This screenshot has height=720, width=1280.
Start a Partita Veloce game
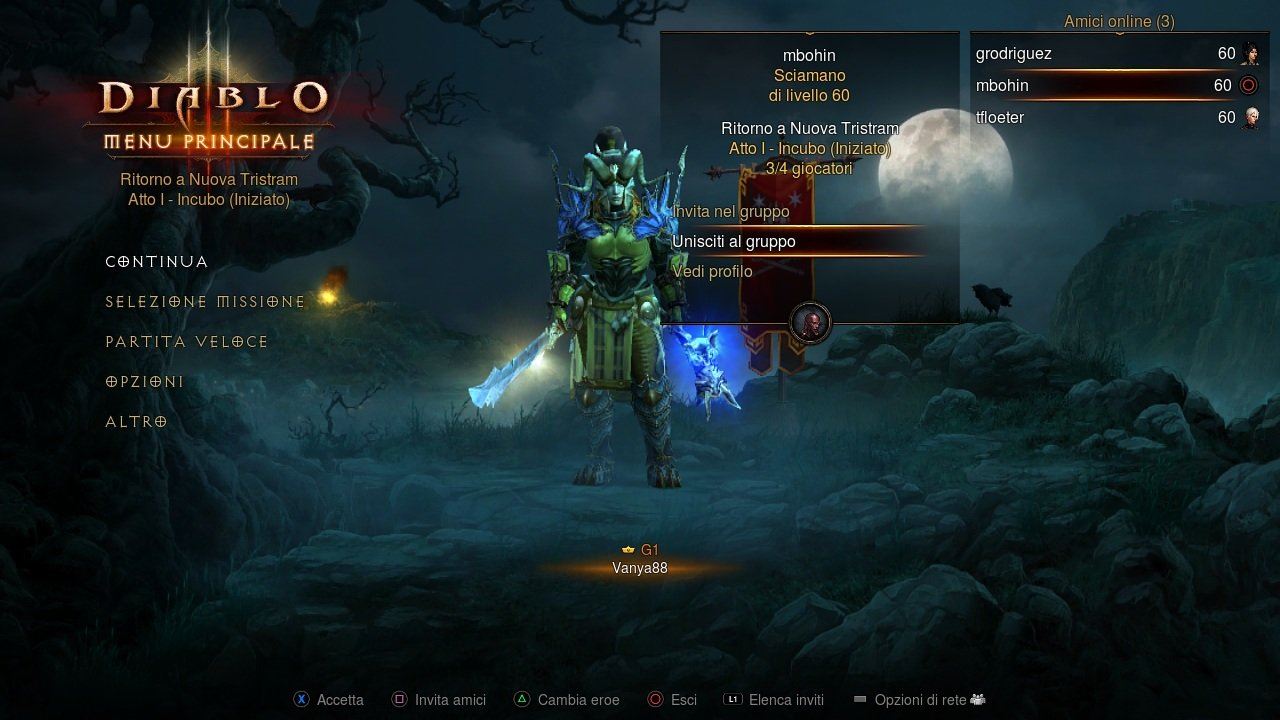click(187, 342)
